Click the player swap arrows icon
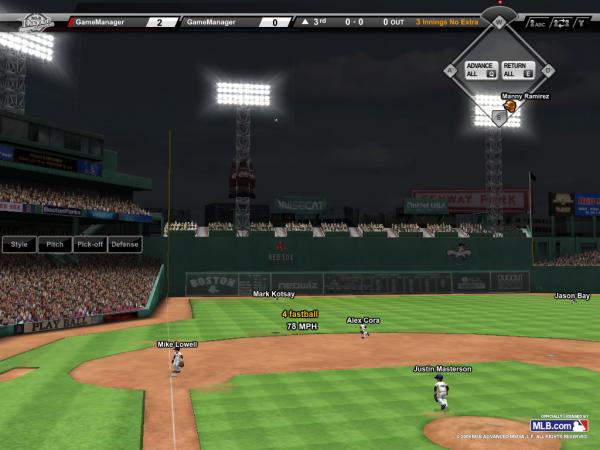600x450 pixels. coord(560,21)
